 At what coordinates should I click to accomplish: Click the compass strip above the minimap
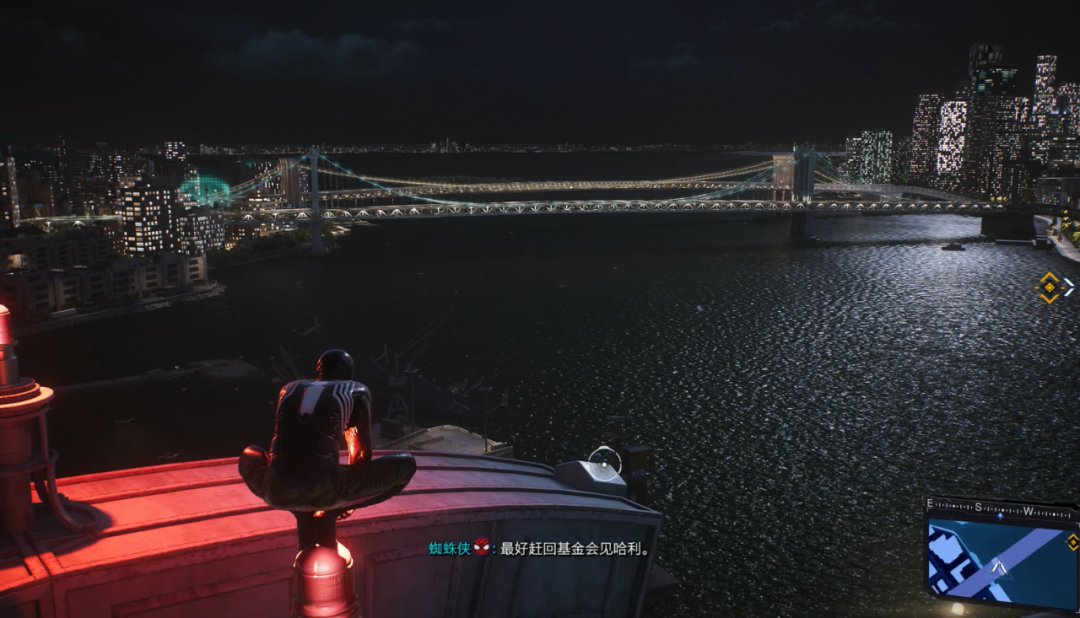click(x=999, y=507)
